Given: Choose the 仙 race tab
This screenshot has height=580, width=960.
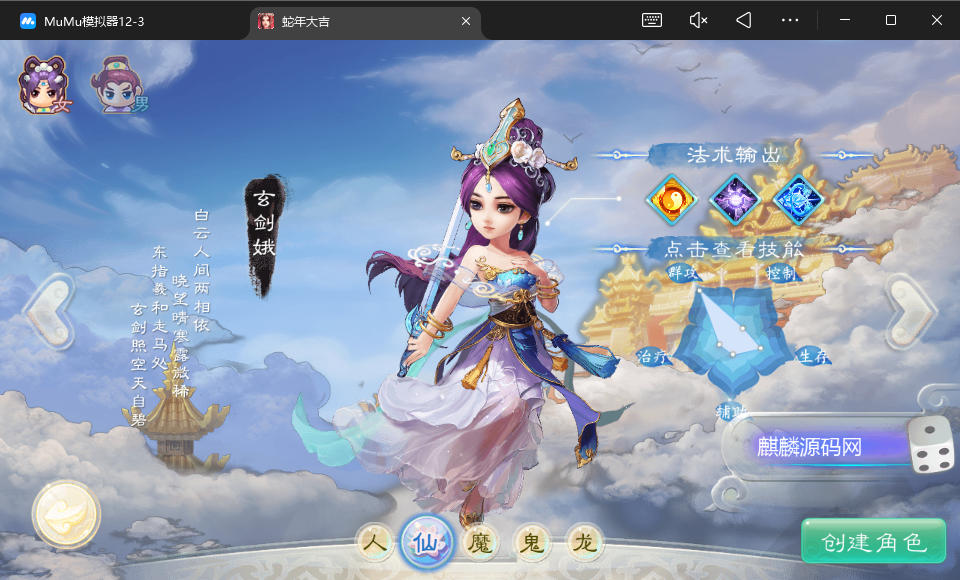Looking at the screenshot, I should (427, 542).
